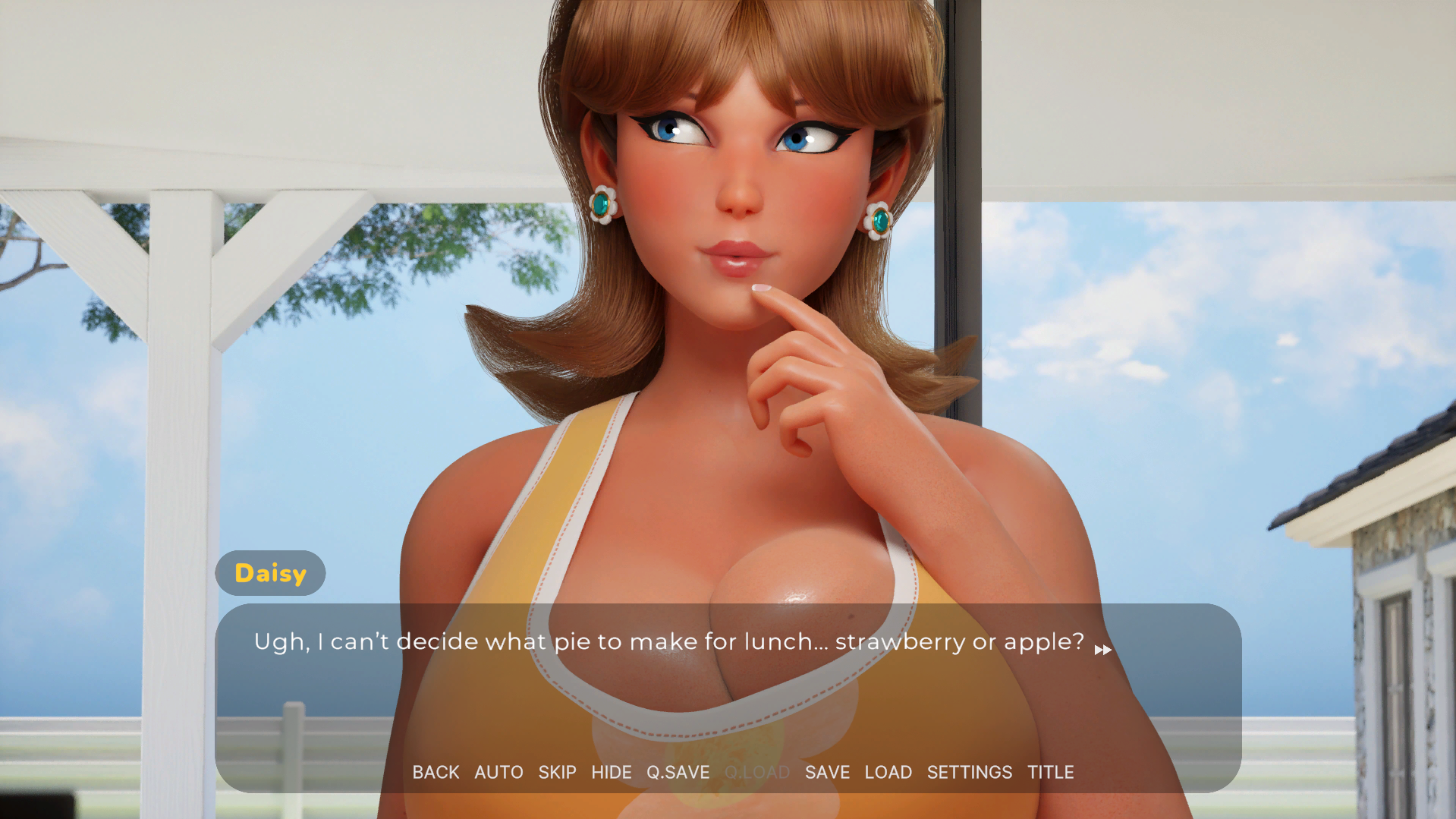Image resolution: width=1456 pixels, height=819 pixels.
Task: Open the LOAD screen
Action: point(888,772)
